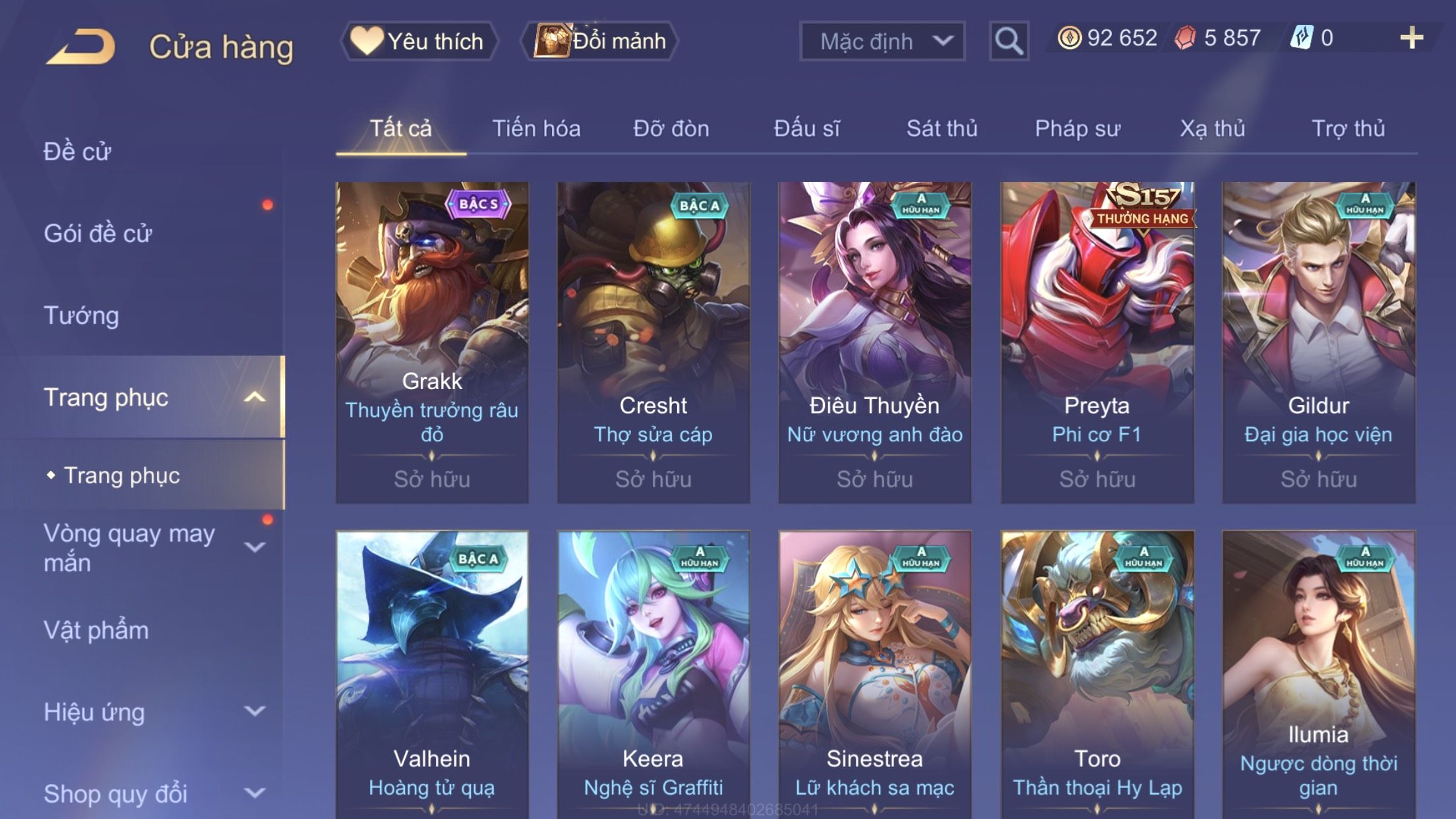Choose the Điêu Thuyền Nữ vương anh đào skin

(874, 342)
